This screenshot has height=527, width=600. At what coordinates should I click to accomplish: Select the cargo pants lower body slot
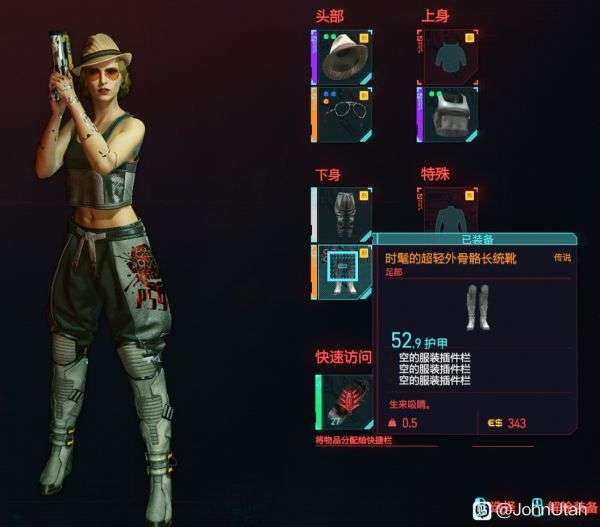pos(344,214)
